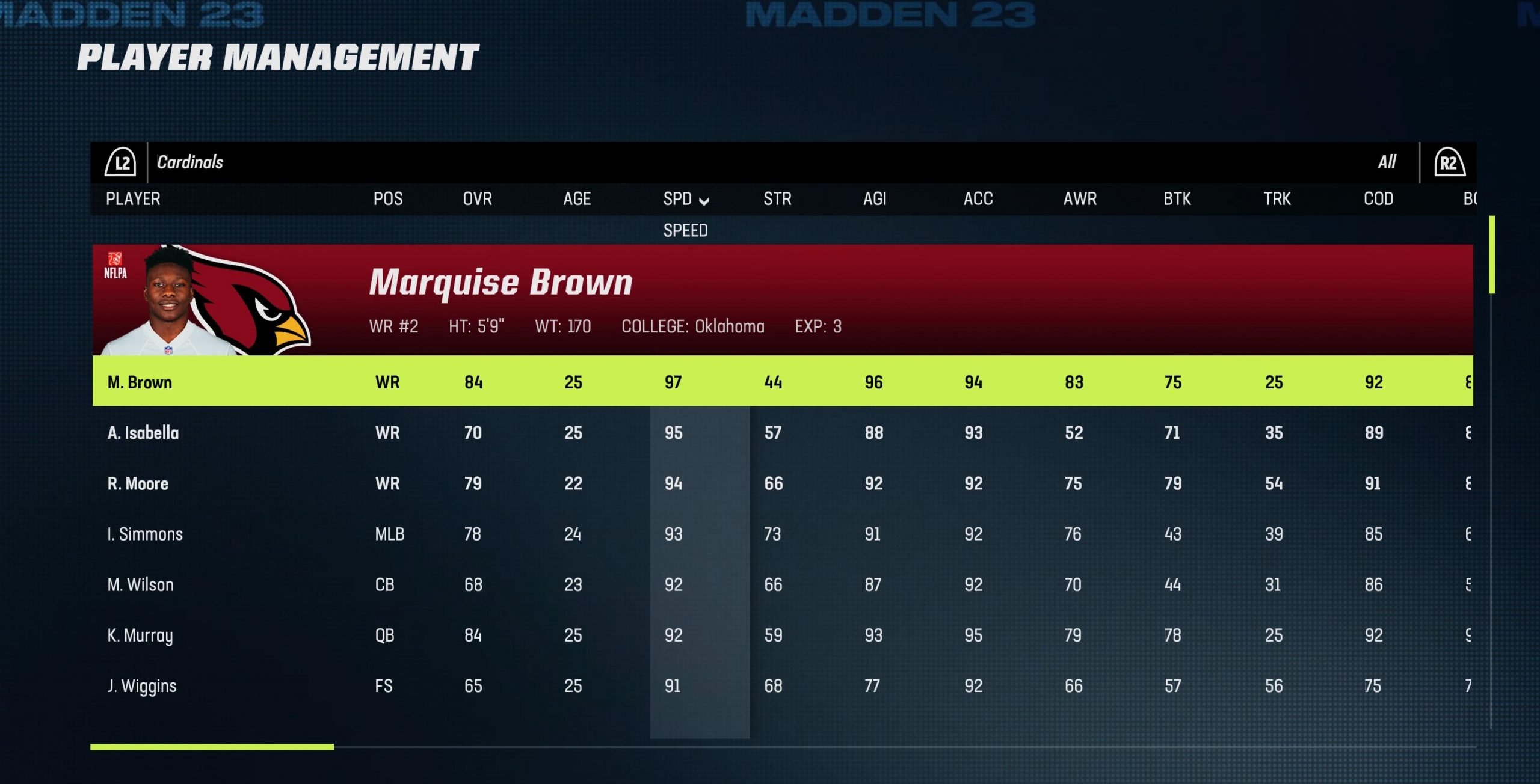Sort players by AWR rating
Screen dimensions: 1540x784
[x=1080, y=199]
